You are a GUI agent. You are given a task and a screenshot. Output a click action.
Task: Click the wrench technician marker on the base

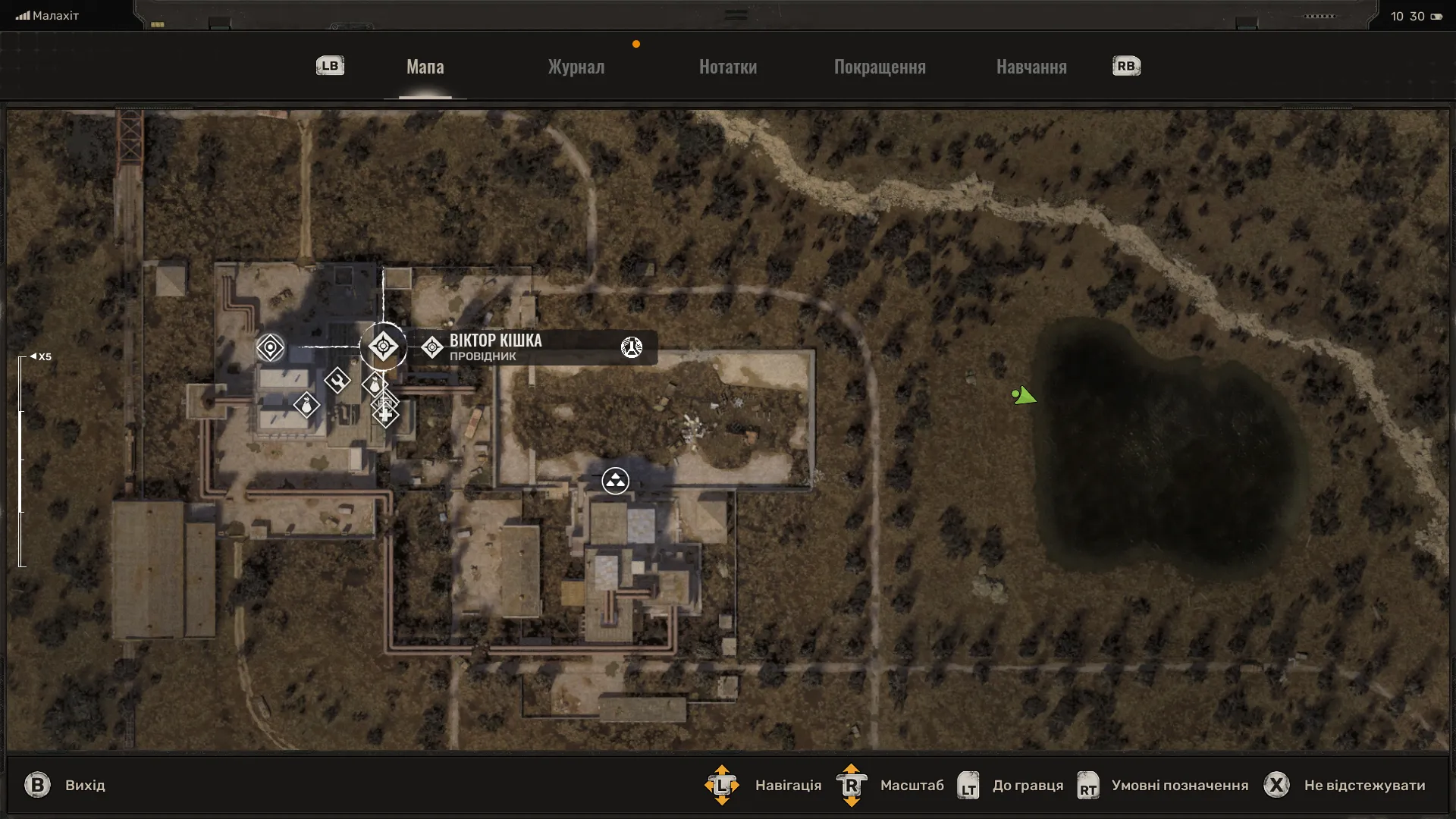pyautogui.click(x=337, y=381)
